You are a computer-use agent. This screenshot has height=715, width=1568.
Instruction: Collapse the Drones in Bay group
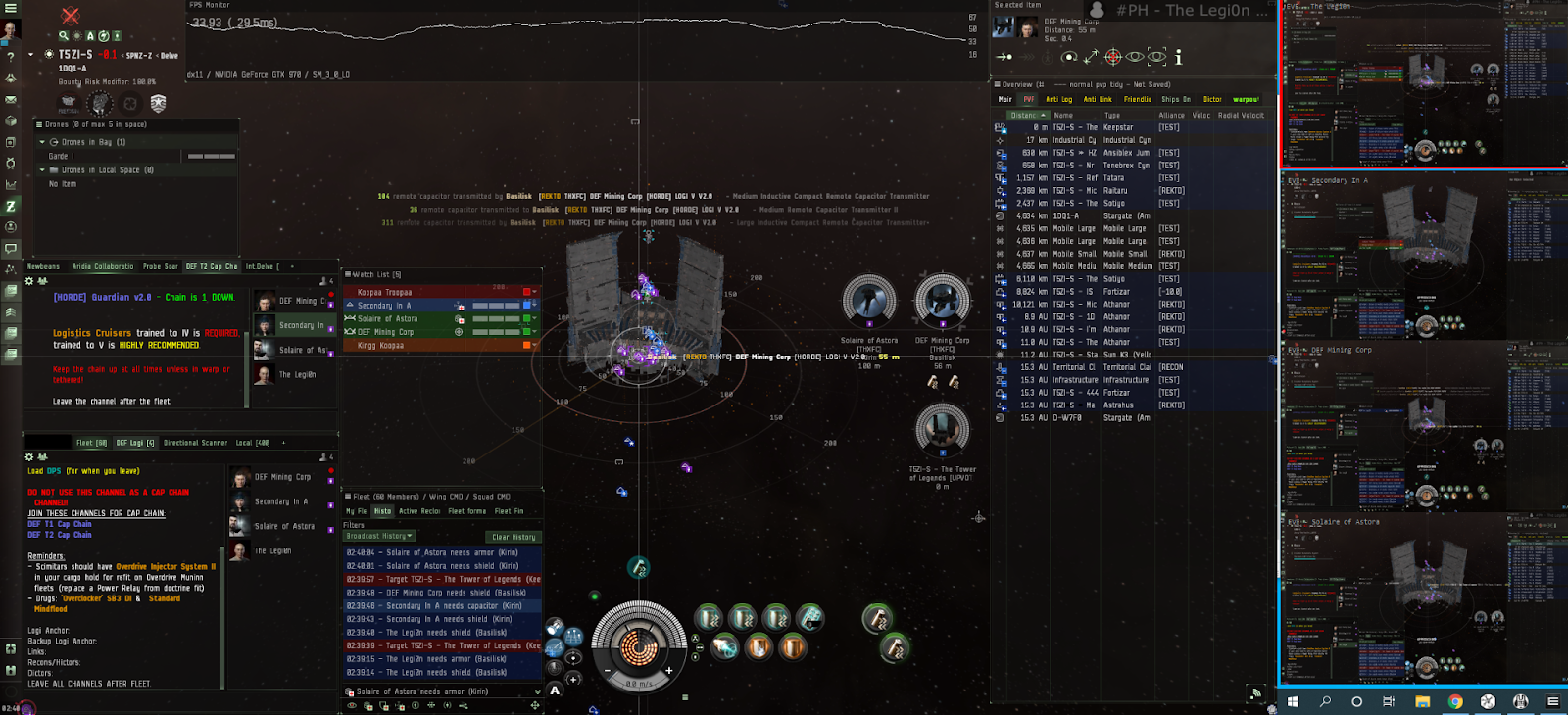point(42,142)
